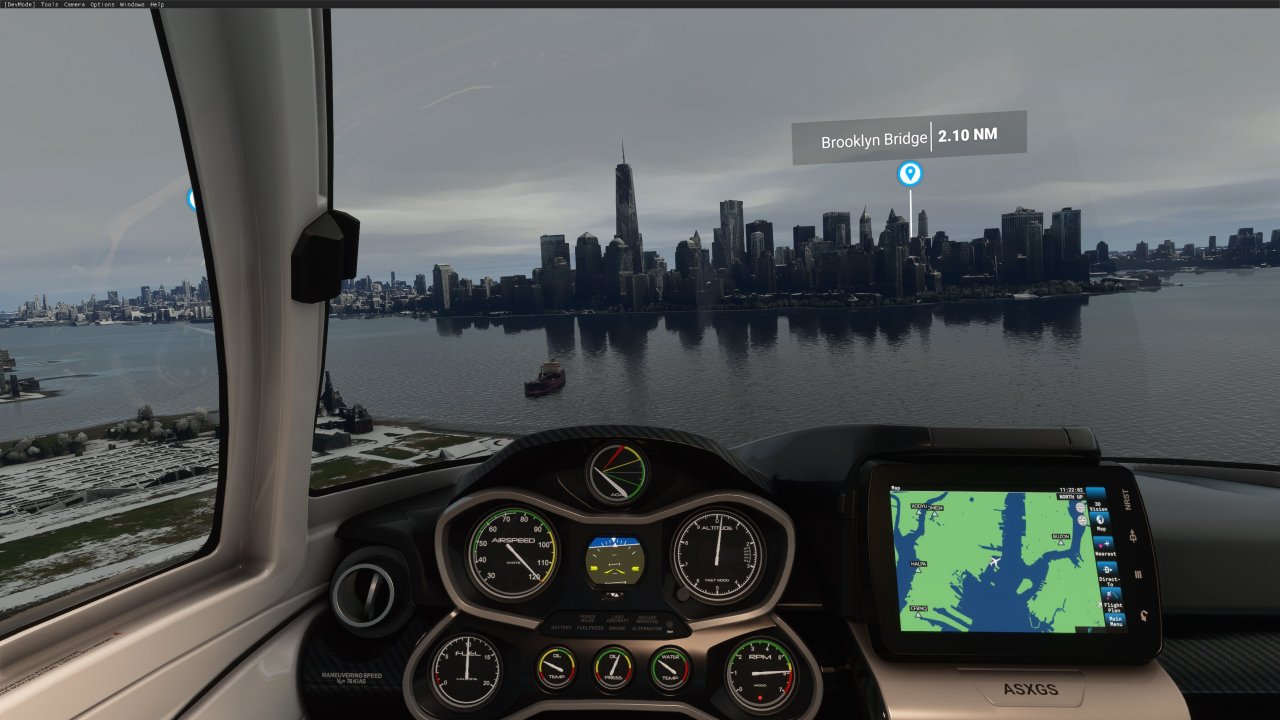Image resolution: width=1280 pixels, height=720 pixels.
Task: Open the Nearest page on the GPS
Action: pyautogui.click(x=1105, y=548)
